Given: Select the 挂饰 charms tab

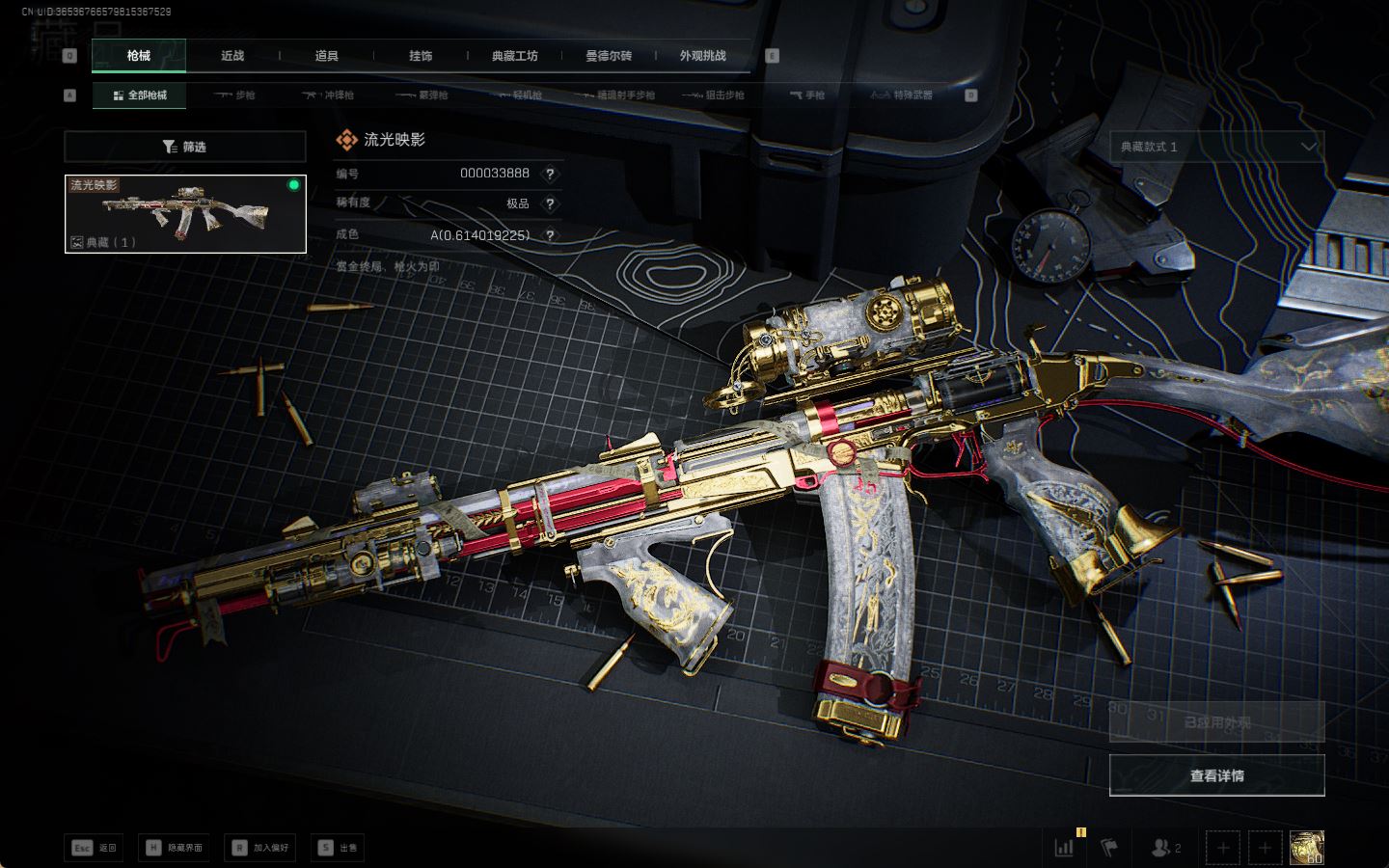Looking at the screenshot, I should coord(421,56).
